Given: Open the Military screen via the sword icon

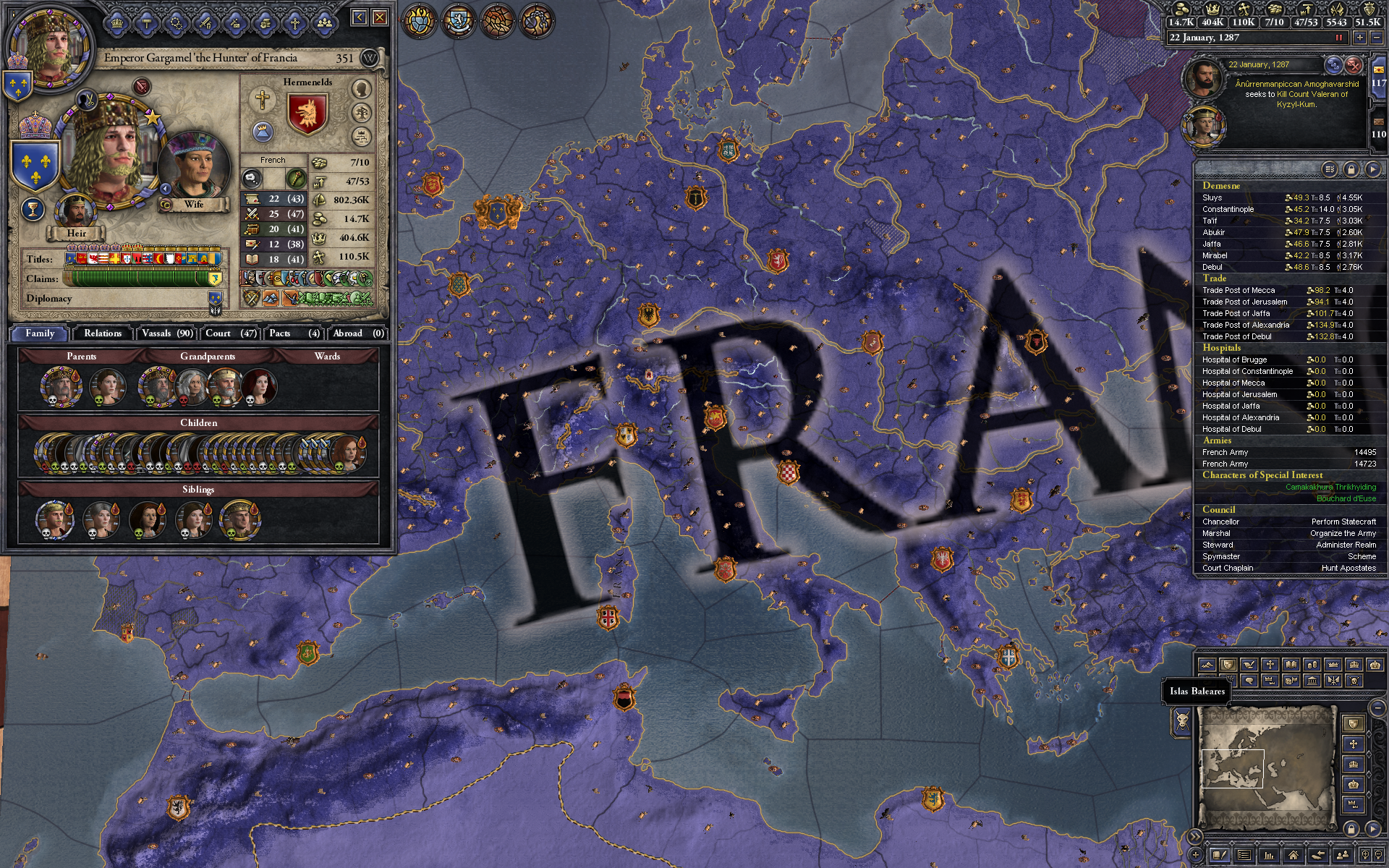Looking at the screenshot, I should tap(205, 22).
